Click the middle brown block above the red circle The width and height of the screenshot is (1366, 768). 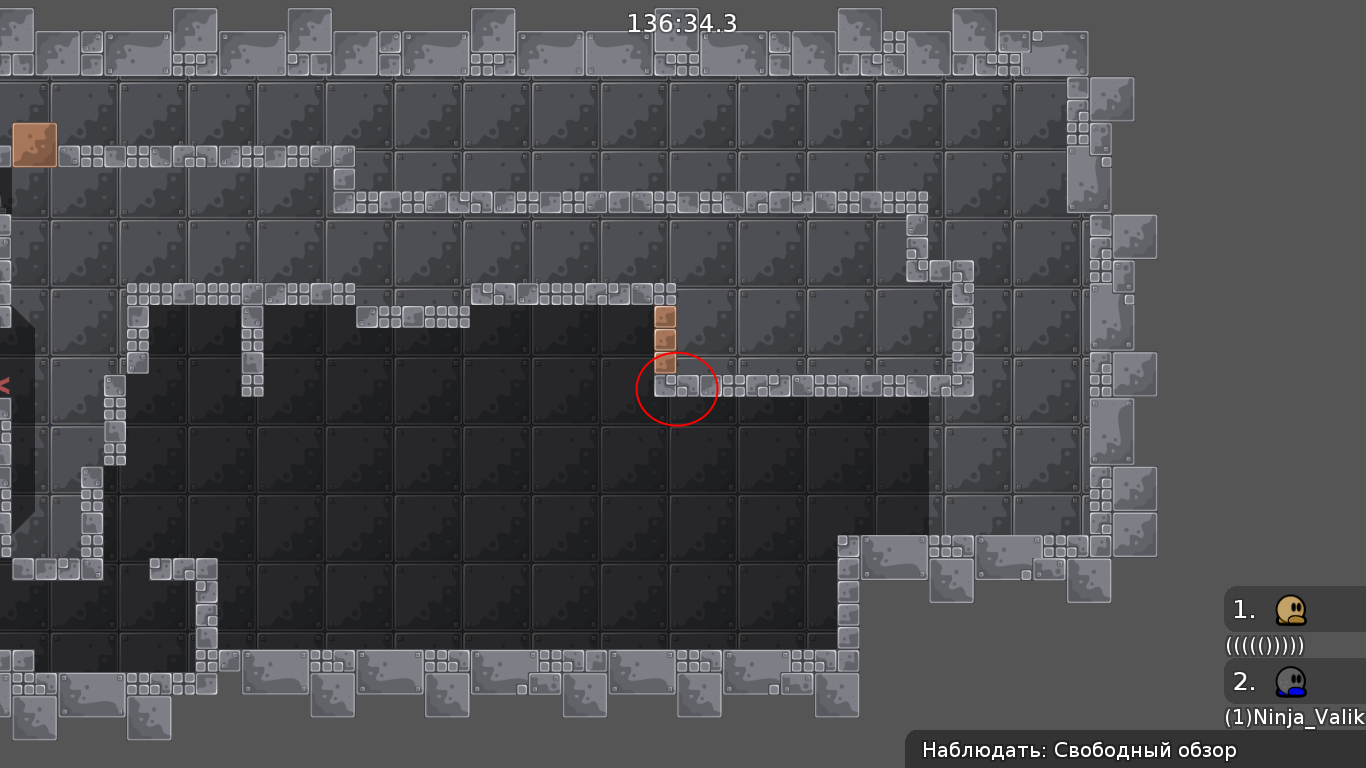tap(666, 340)
